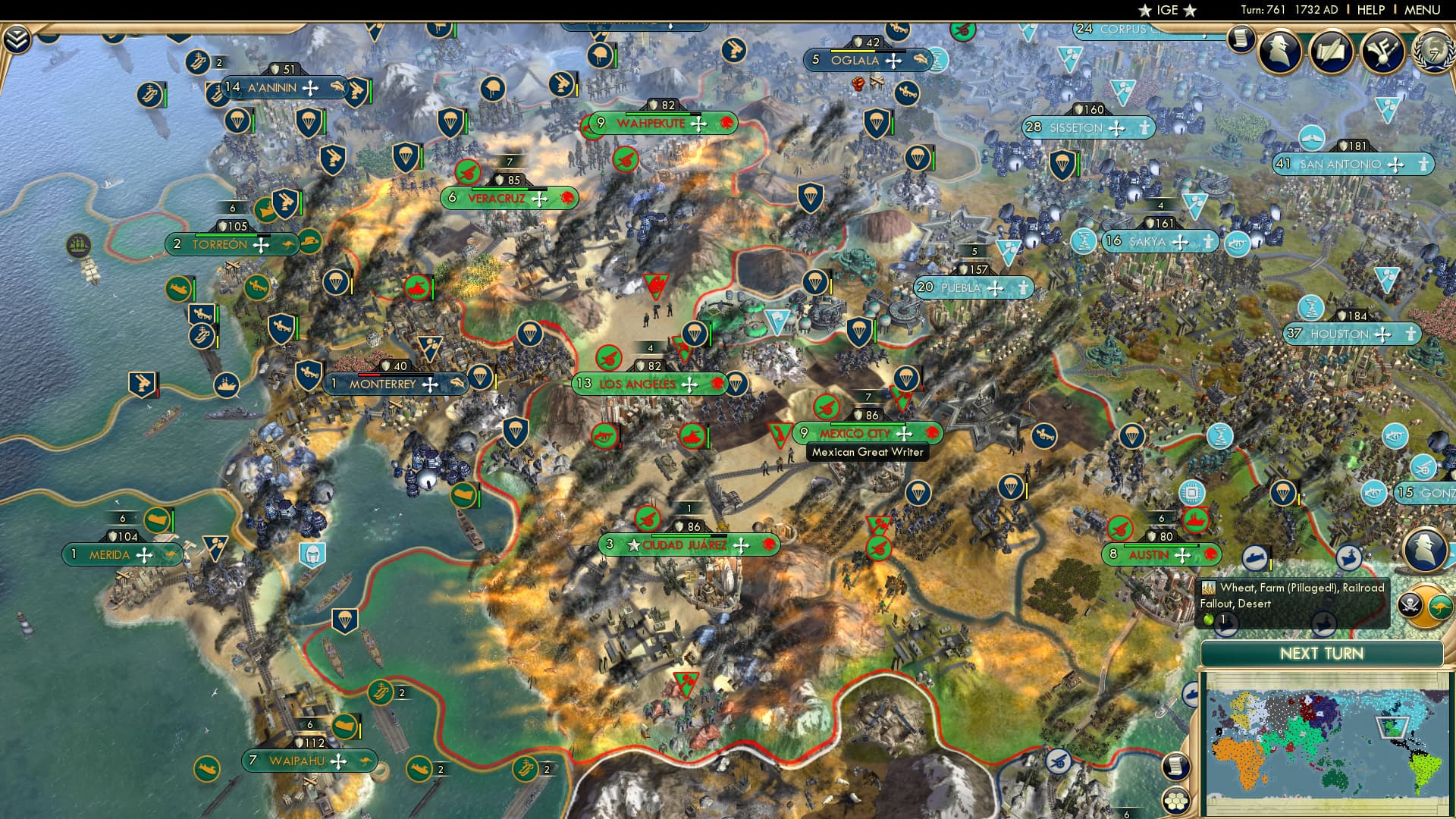Screen dimensions: 1456x819
Task: Open the Great Writer scroll-and-quill icon
Action: point(1331,52)
